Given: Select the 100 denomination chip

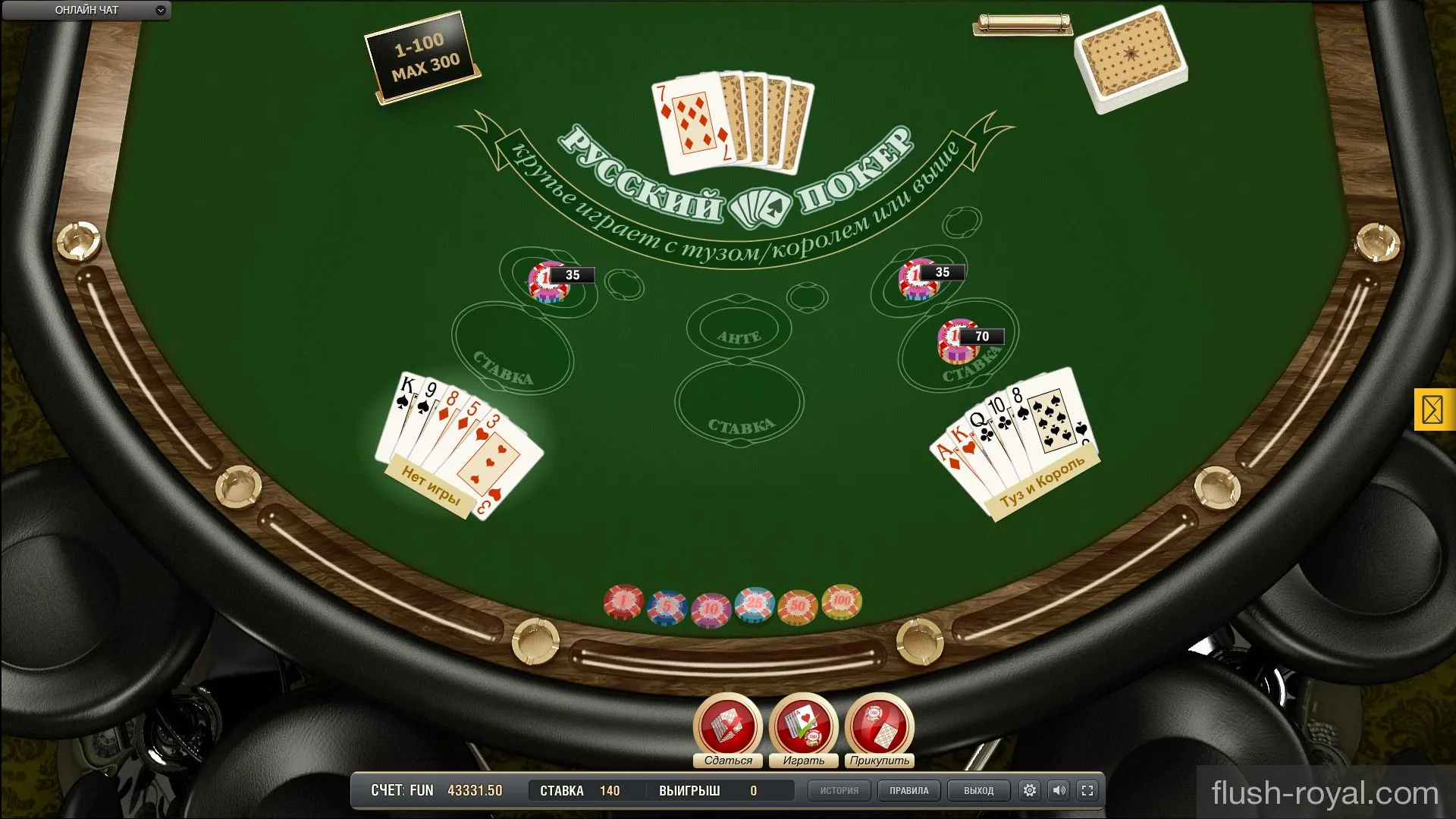Looking at the screenshot, I should click(838, 601).
